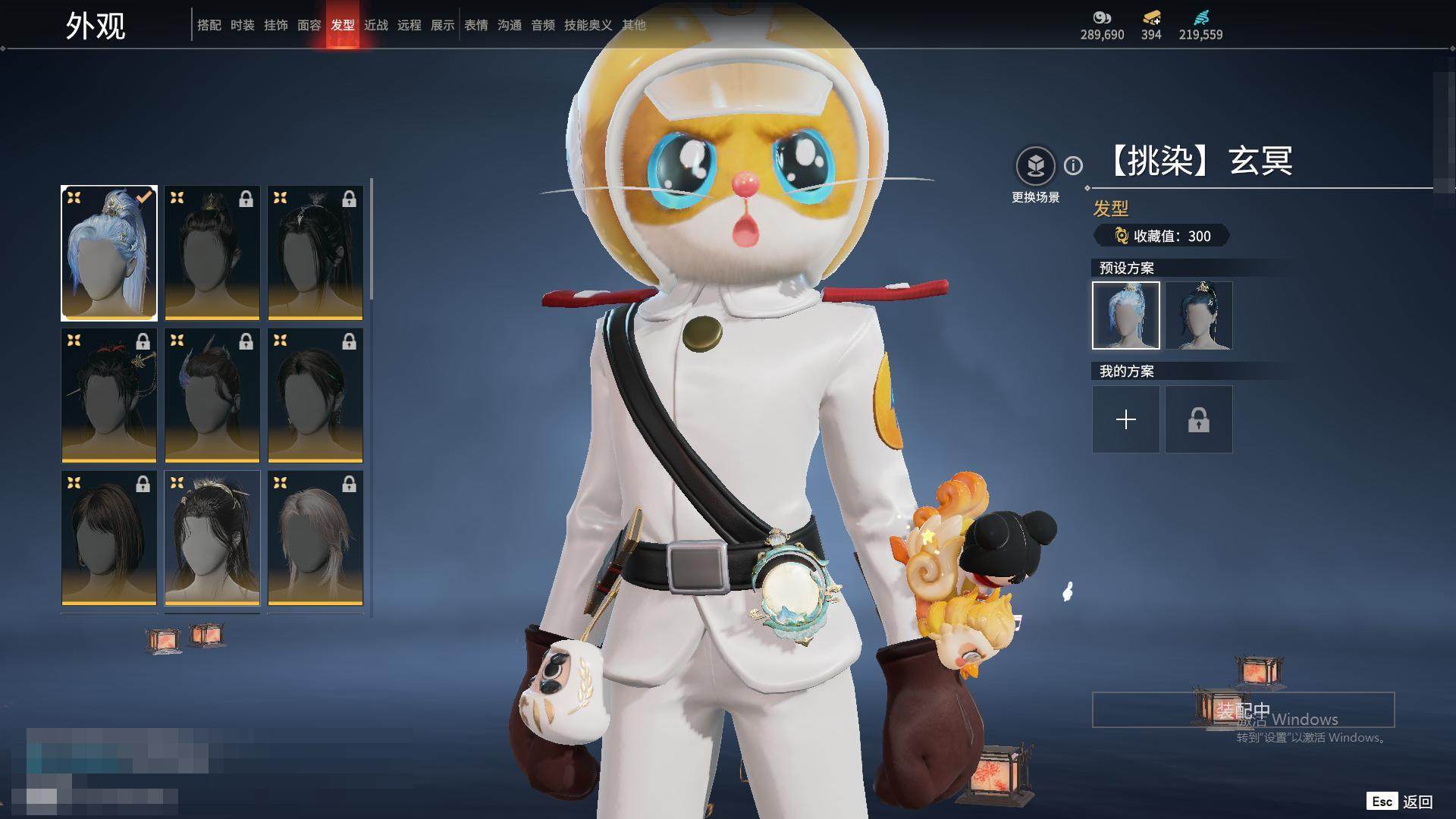Switch to the 搭配 tab
This screenshot has height=819, width=1456.
[209, 25]
